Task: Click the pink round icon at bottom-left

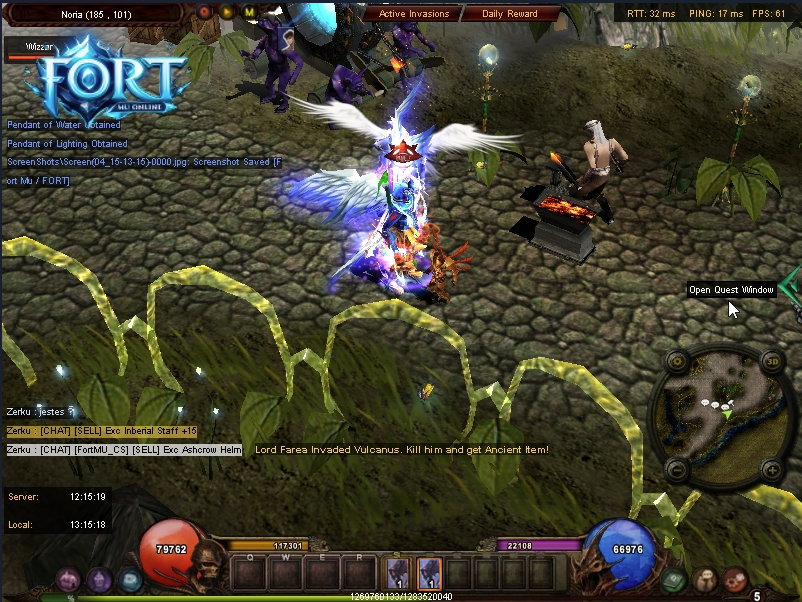Action: pyautogui.click(x=68, y=579)
